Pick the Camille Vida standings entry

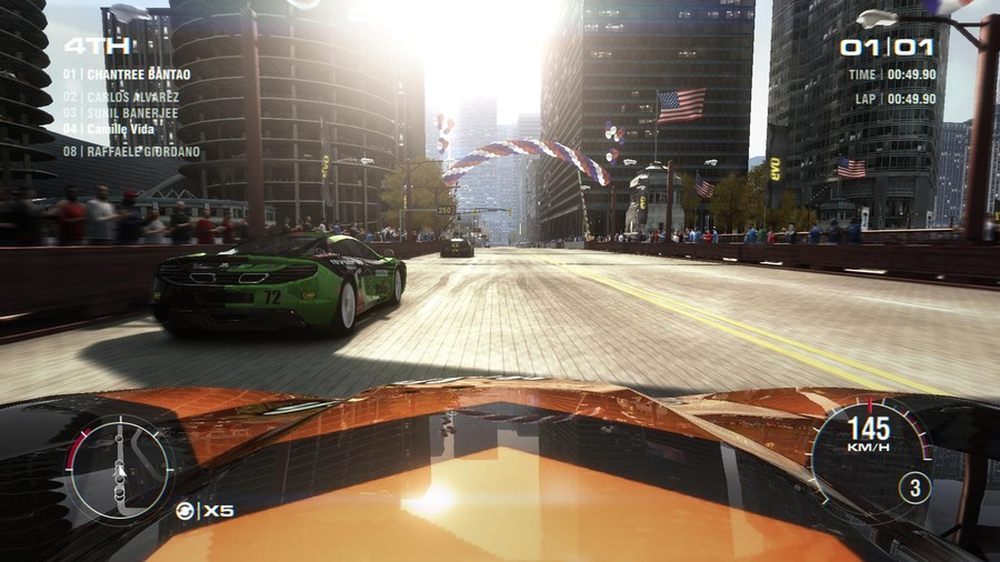click(x=113, y=129)
